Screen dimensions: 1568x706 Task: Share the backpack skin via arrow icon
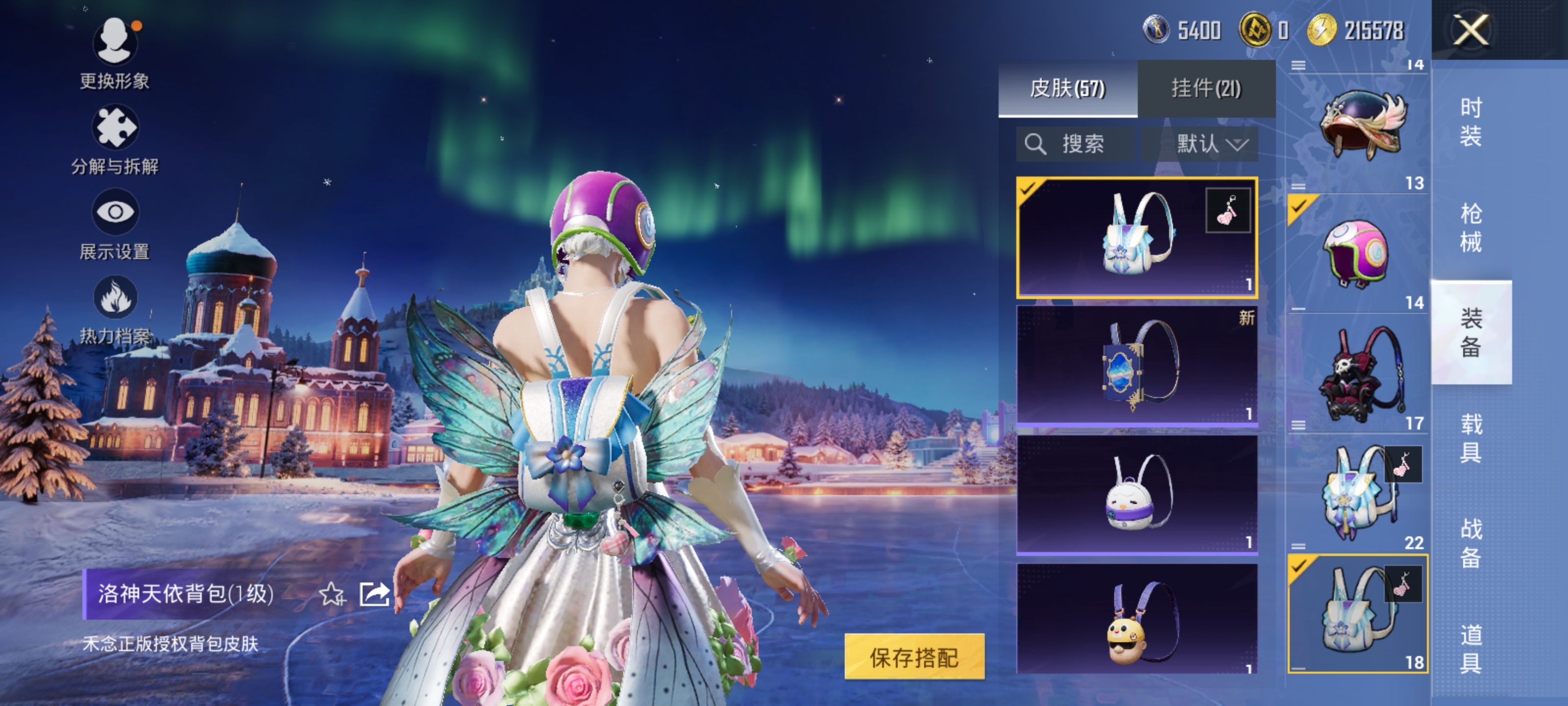pos(374,594)
